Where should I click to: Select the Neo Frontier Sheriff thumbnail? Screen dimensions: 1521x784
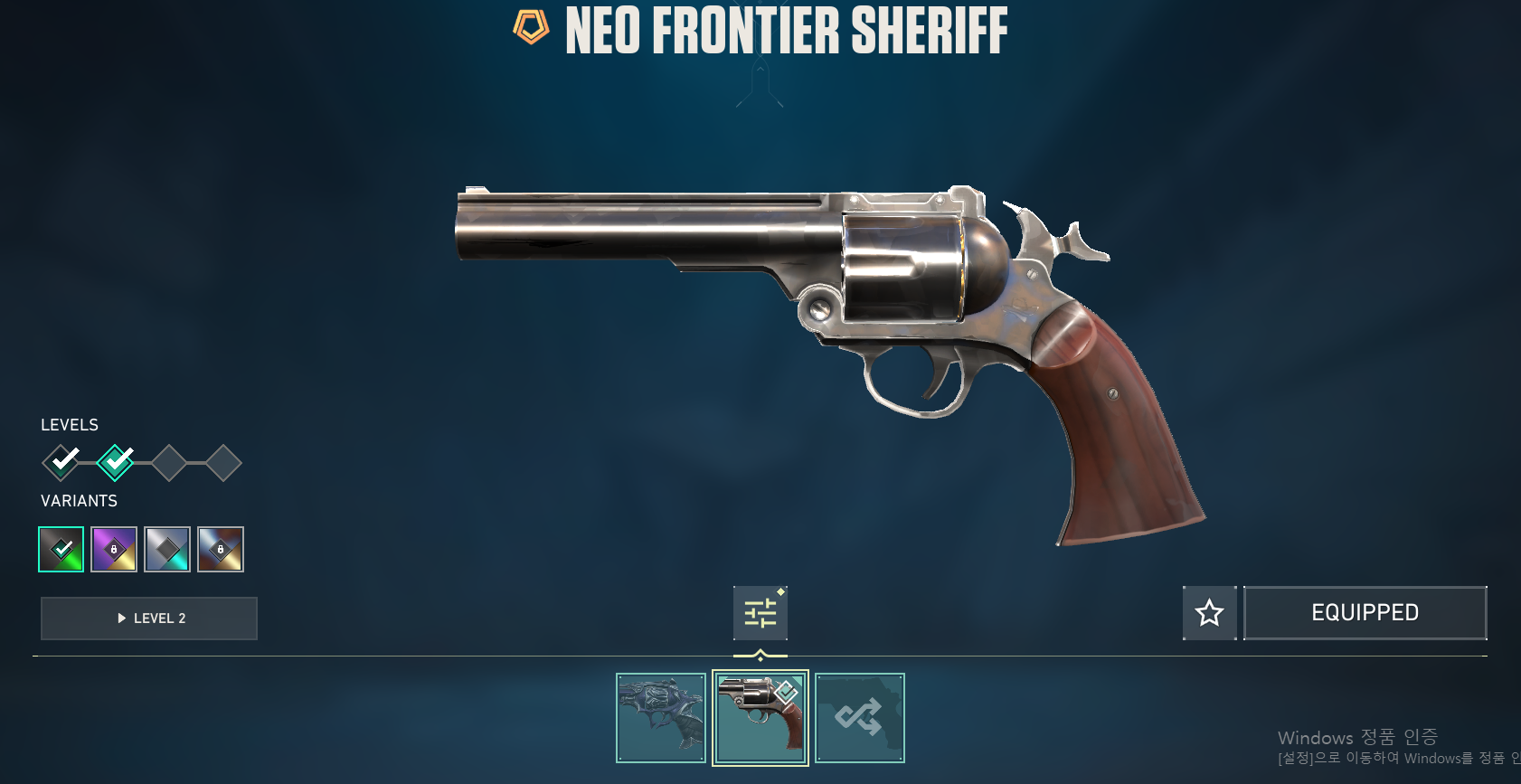(760, 718)
